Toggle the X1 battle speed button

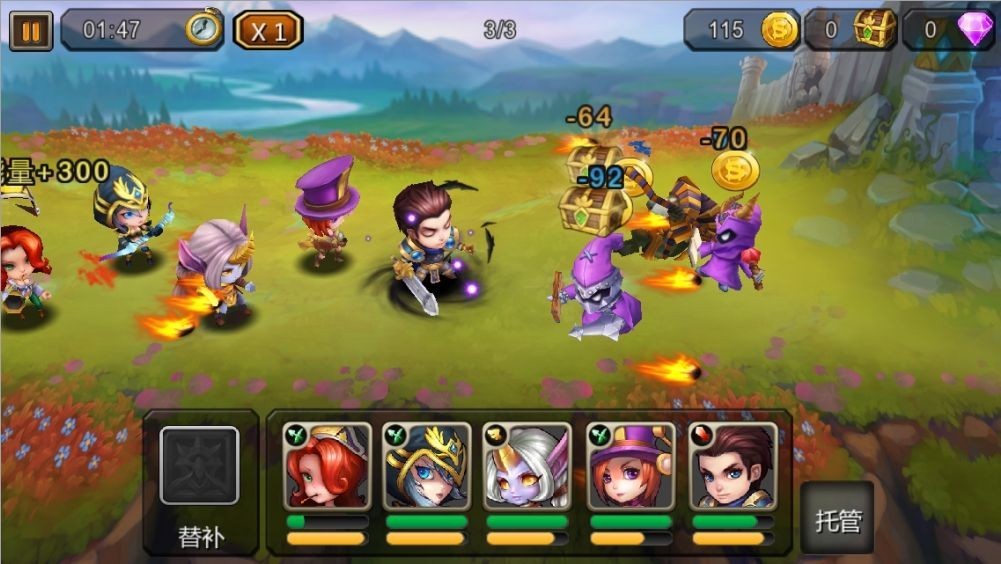[268, 30]
